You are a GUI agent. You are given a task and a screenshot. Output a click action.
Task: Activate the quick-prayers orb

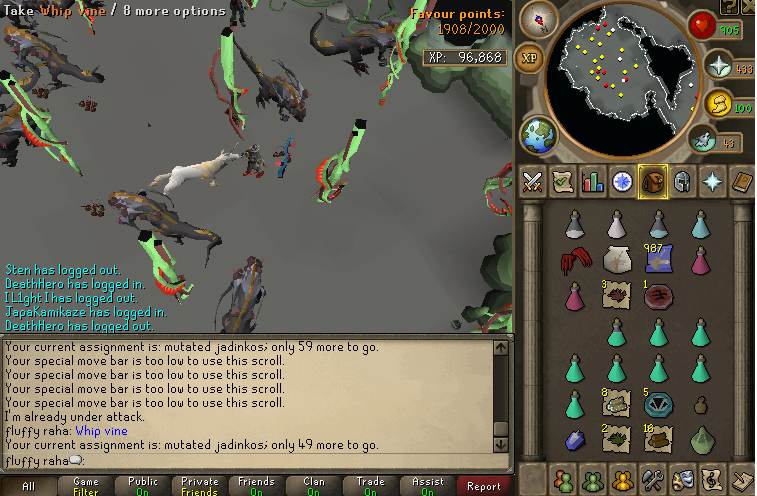coord(717,66)
